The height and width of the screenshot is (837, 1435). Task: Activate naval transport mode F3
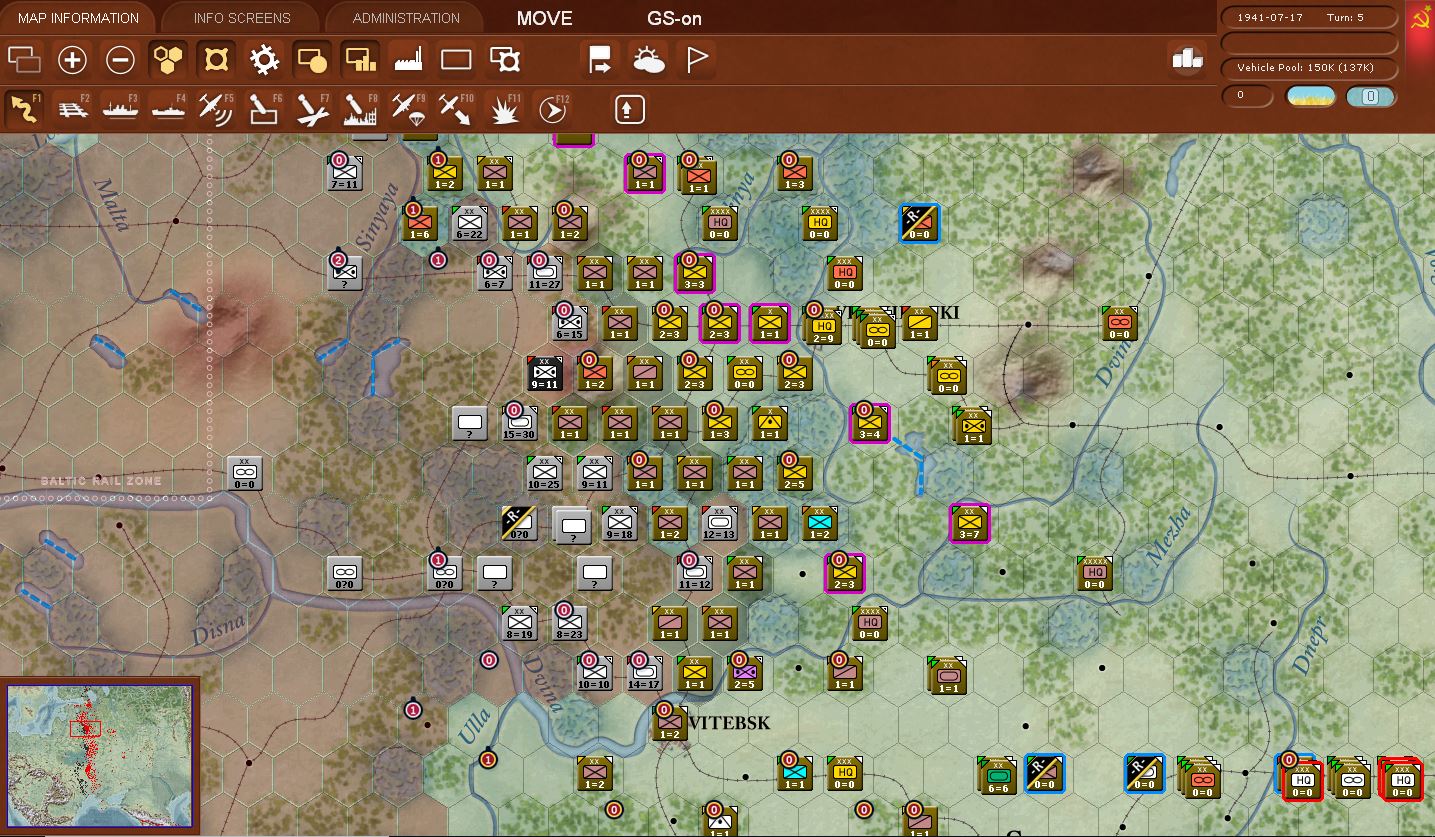coord(120,108)
